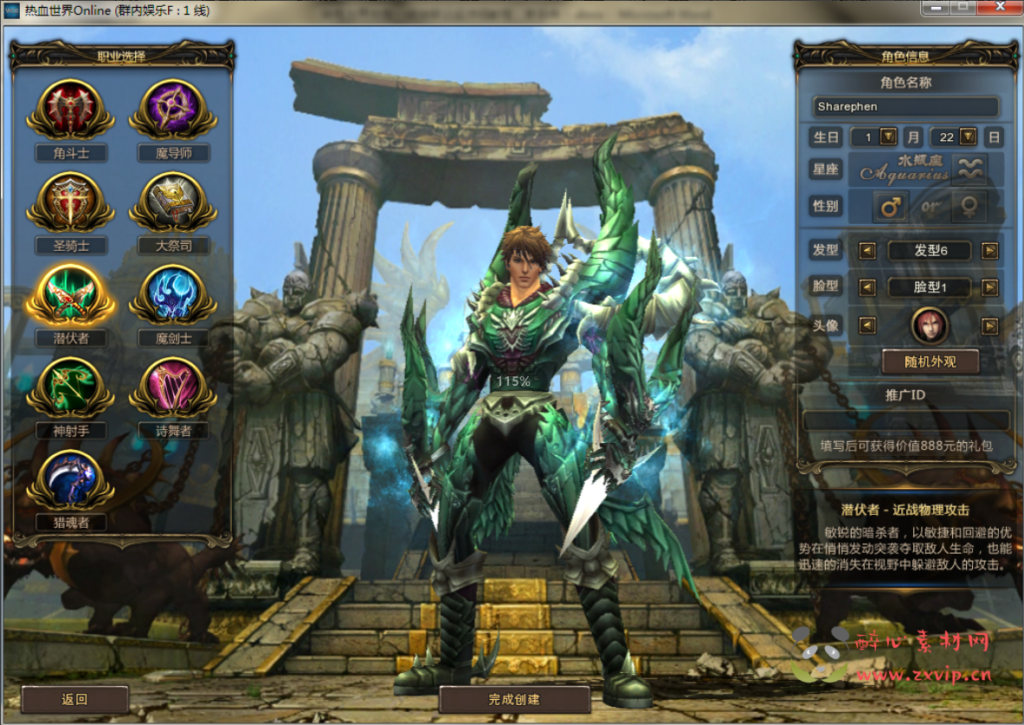Image resolution: width=1024 pixels, height=725 pixels.
Task: Click the 推广ID promotion code field
Action: [x=905, y=420]
